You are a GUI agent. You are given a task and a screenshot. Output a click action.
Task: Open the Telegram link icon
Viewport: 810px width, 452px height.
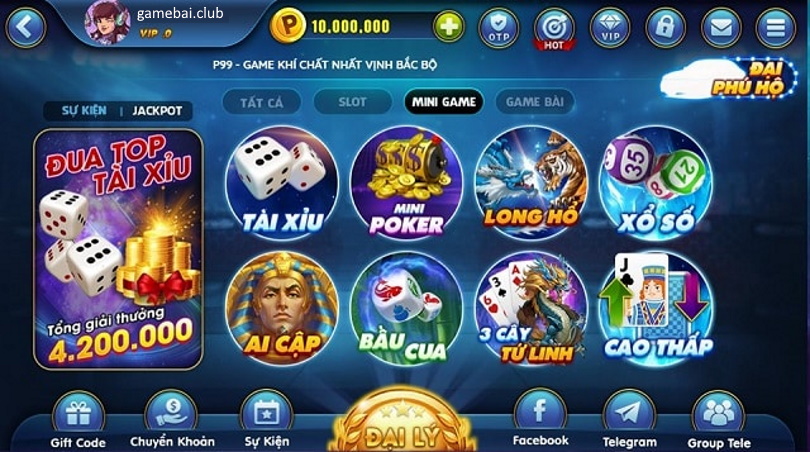[x=629, y=418]
